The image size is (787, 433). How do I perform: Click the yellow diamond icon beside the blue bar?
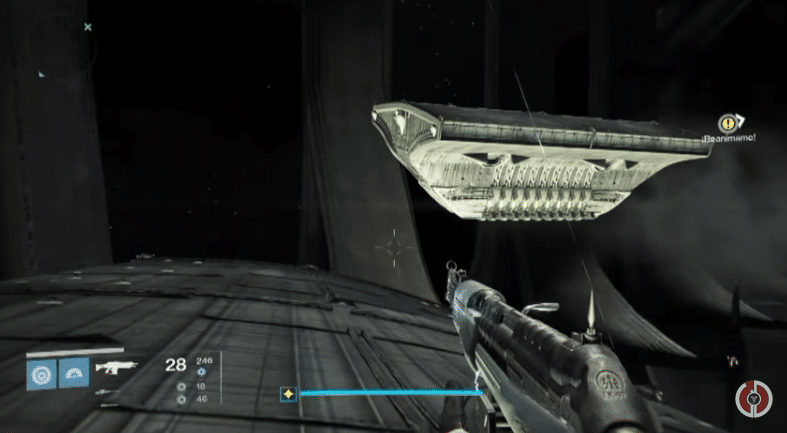[288, 394]
